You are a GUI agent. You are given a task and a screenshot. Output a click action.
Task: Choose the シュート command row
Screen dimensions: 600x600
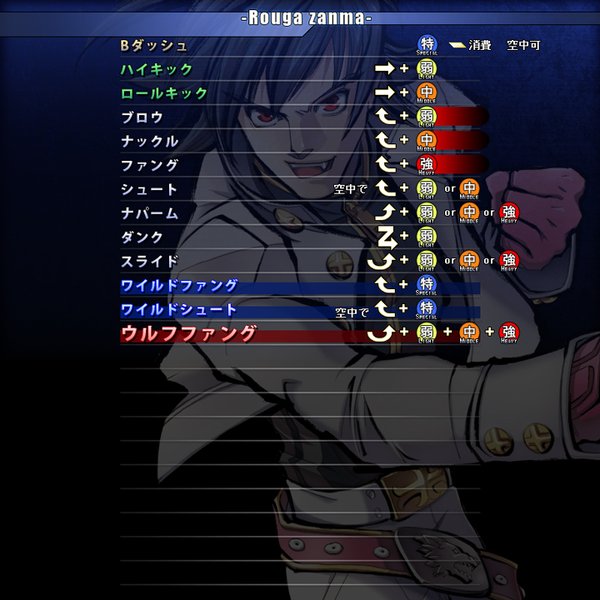(x=149, y=189)
